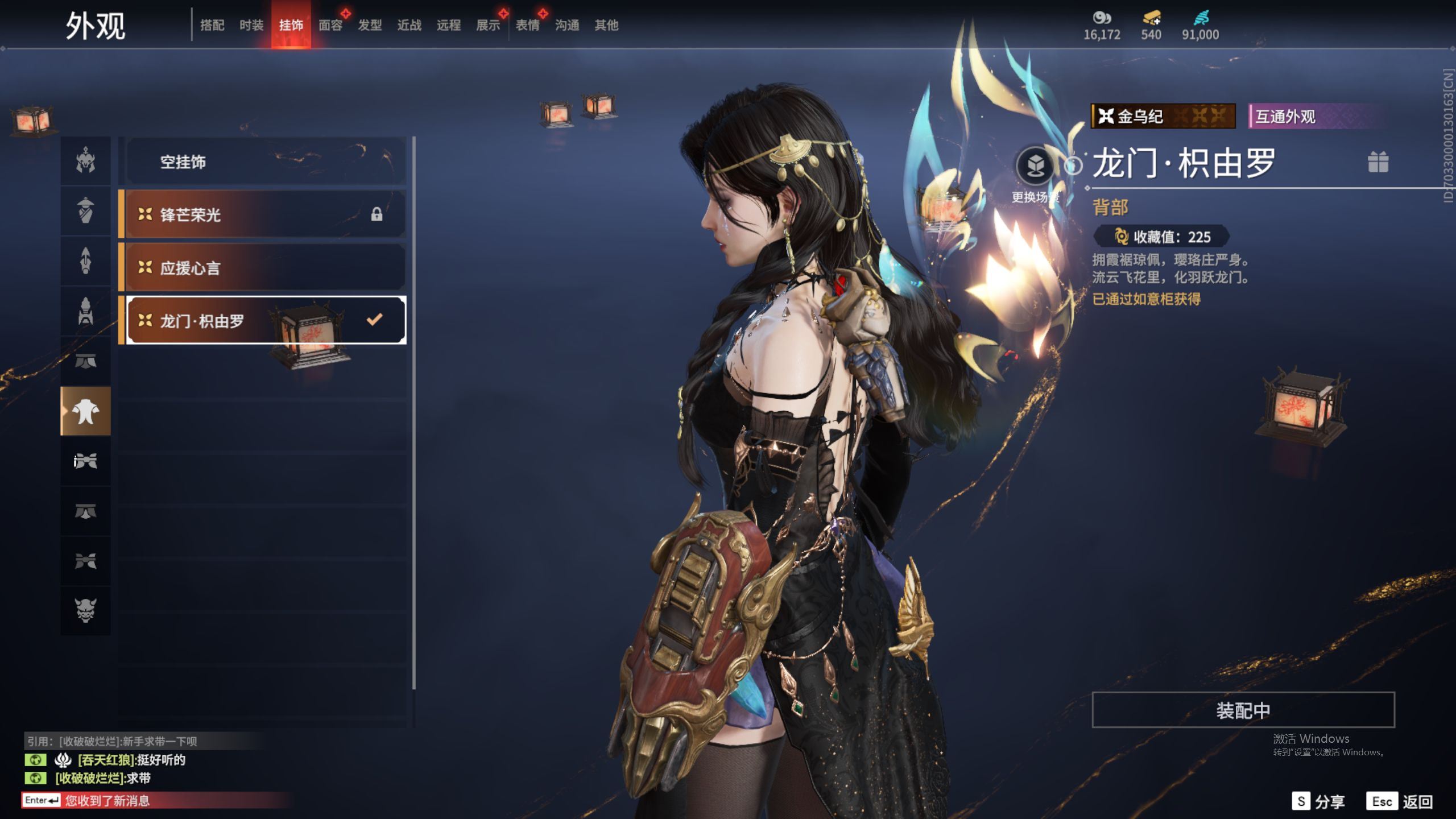Click the gift box icon
Viewport: 1456px width, 819px height.
[1378, 162]
